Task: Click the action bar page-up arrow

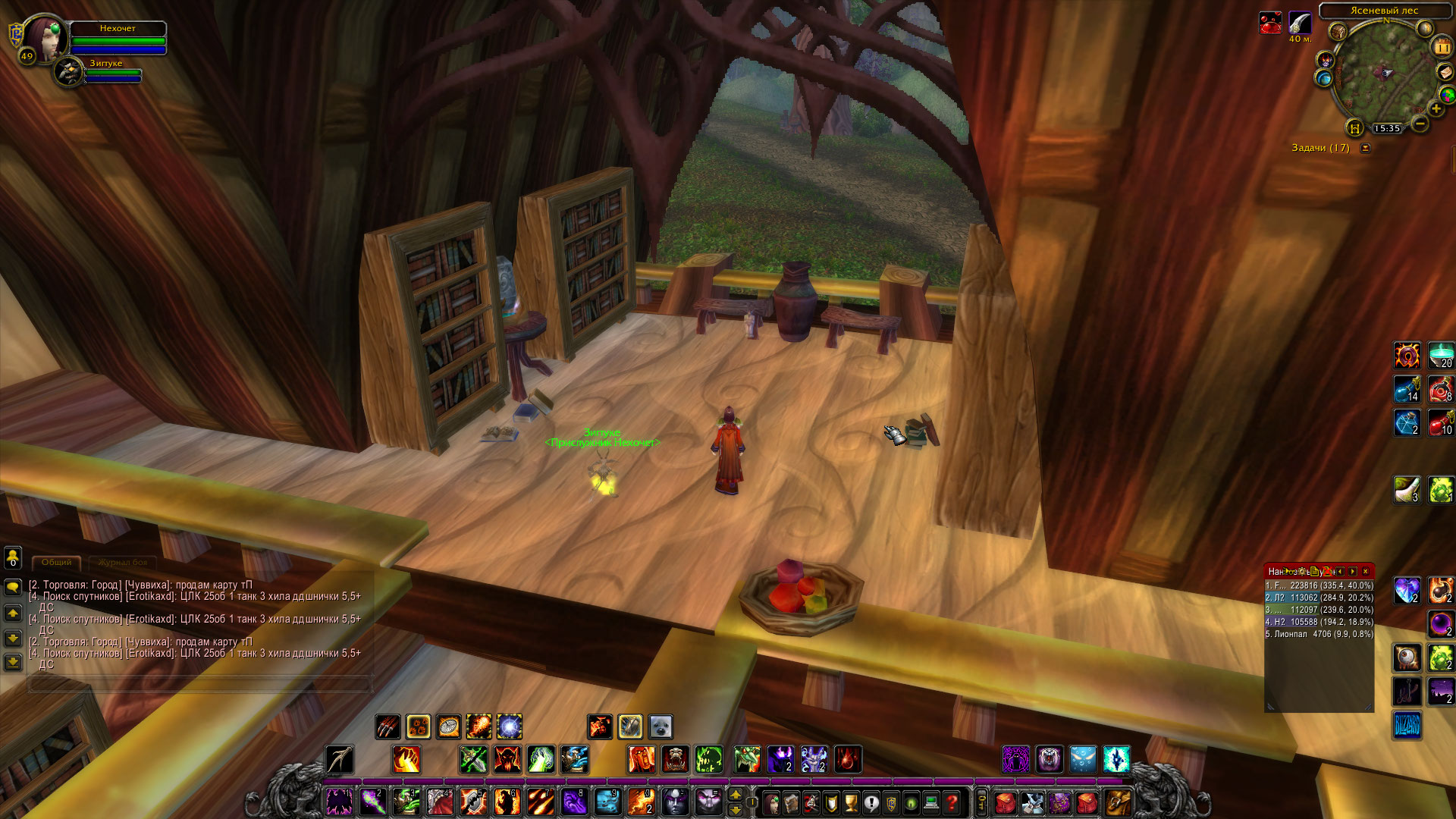Action: tap(735, 794)
